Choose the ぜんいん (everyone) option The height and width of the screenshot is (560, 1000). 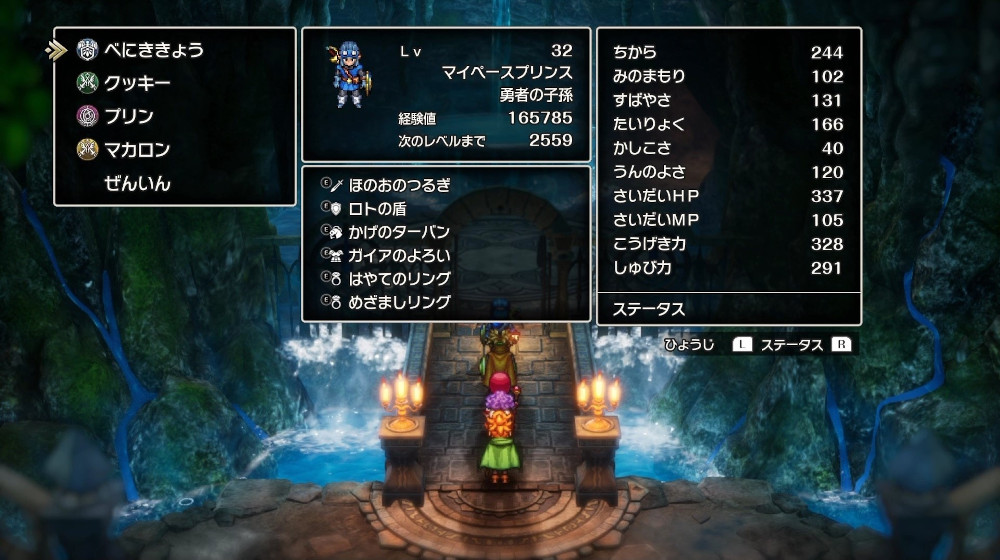click(x=137, y=183)
